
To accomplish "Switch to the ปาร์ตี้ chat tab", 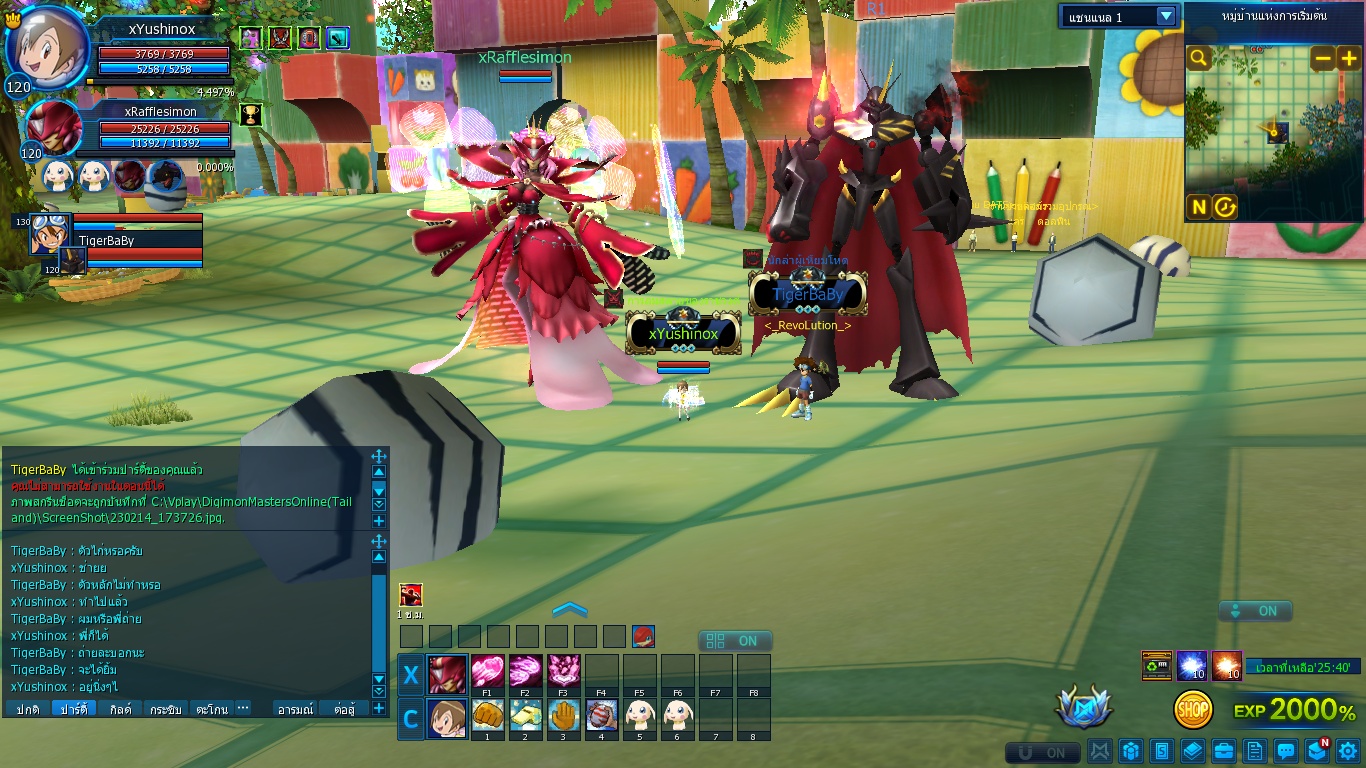I will pos(74,709).
